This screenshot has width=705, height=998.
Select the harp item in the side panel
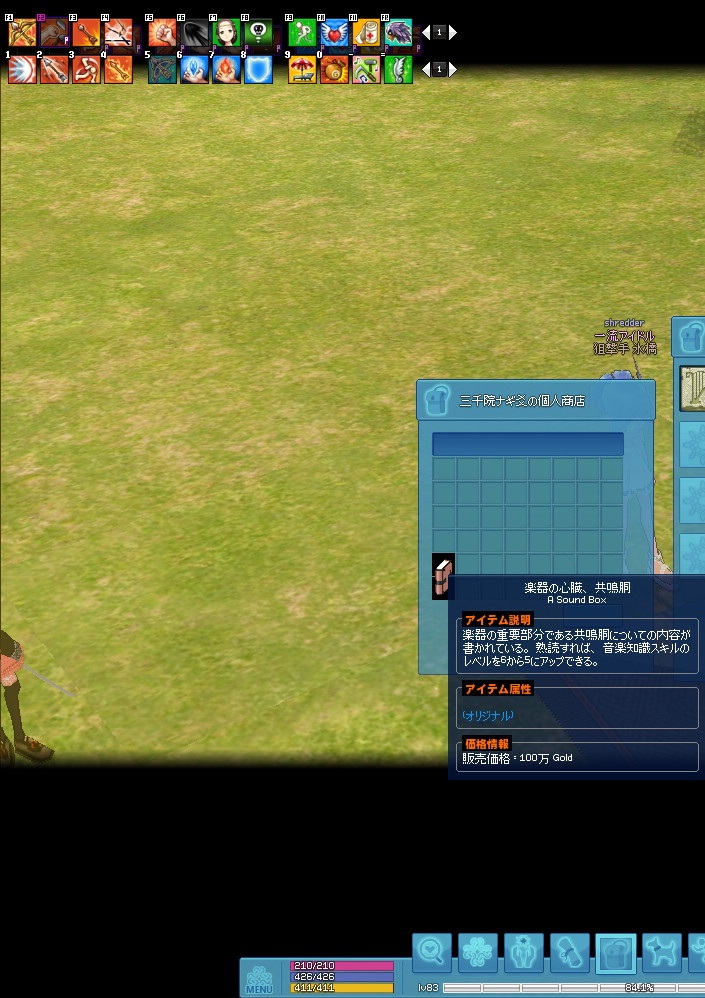693,388
